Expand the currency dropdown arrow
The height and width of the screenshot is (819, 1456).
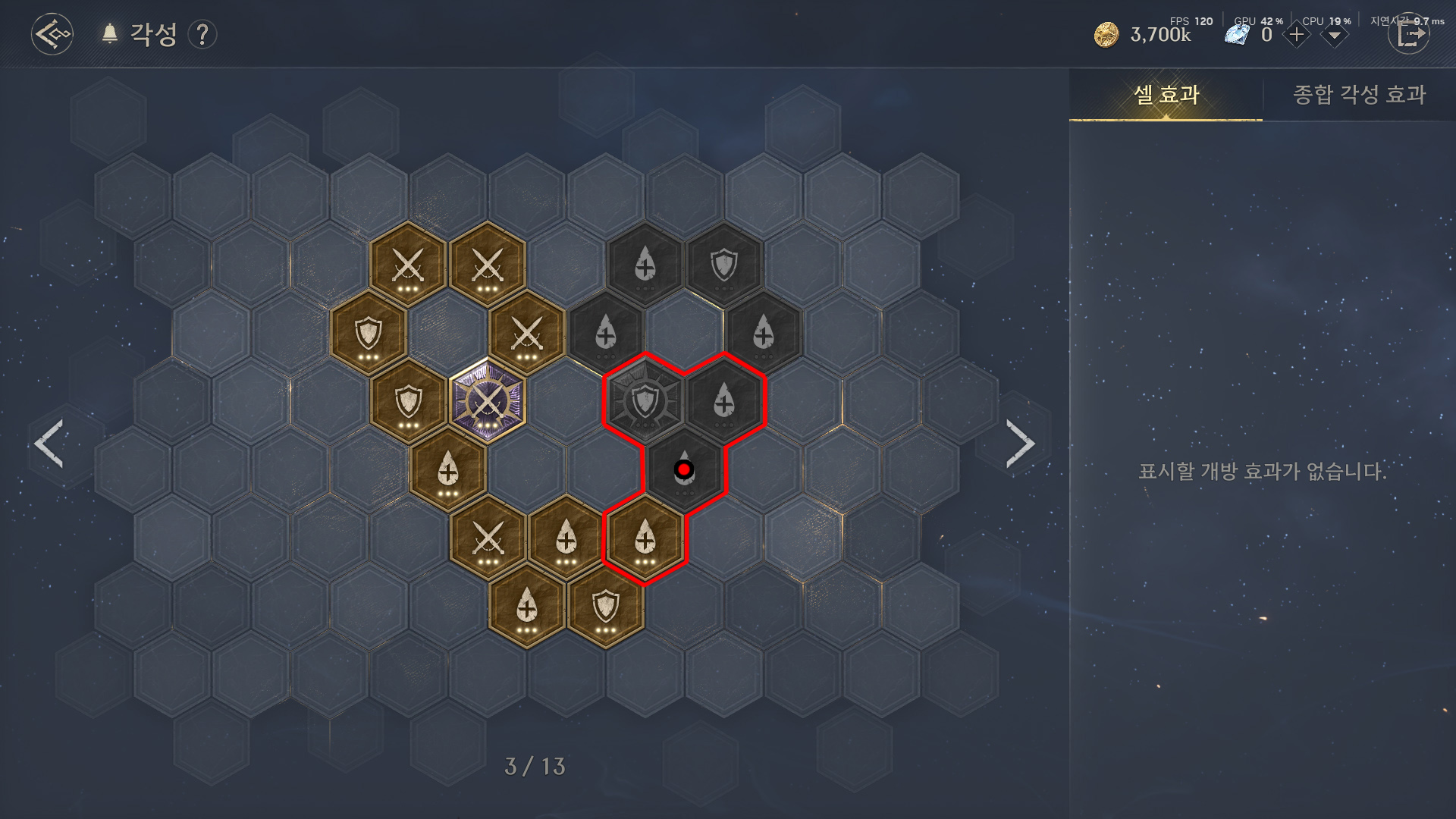[1334, 36]
